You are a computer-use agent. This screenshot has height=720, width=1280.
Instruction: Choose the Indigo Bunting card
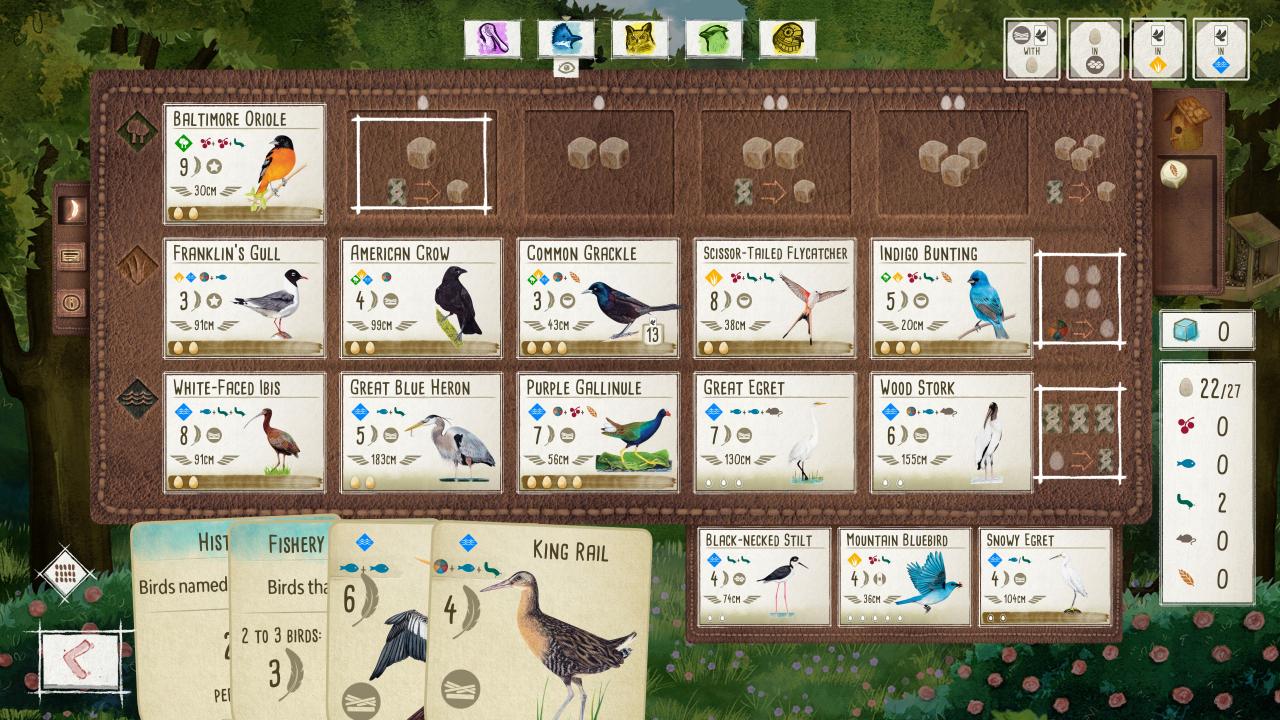tap(951, 297)
